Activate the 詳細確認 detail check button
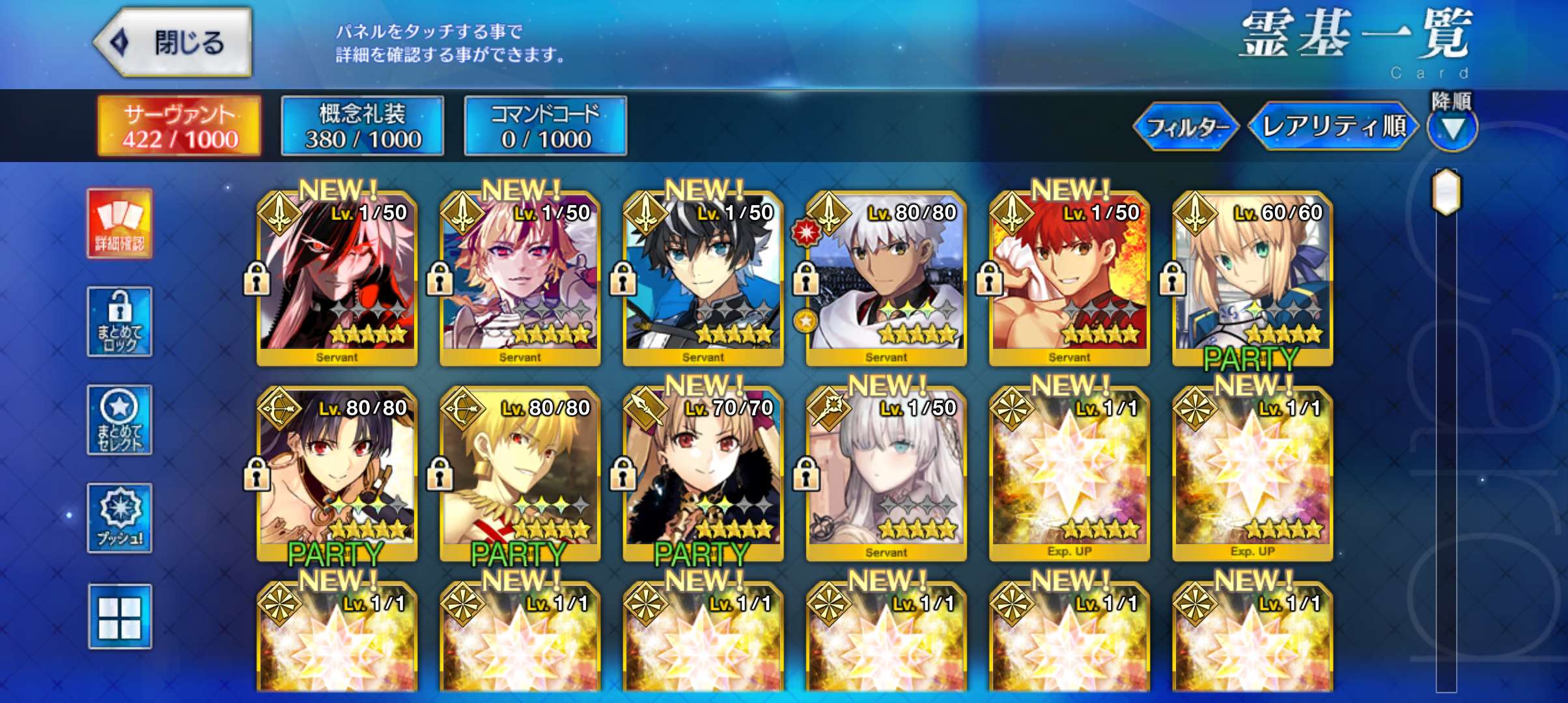The width and height of the screenshot is (1568, 703). tap(120, 223)
